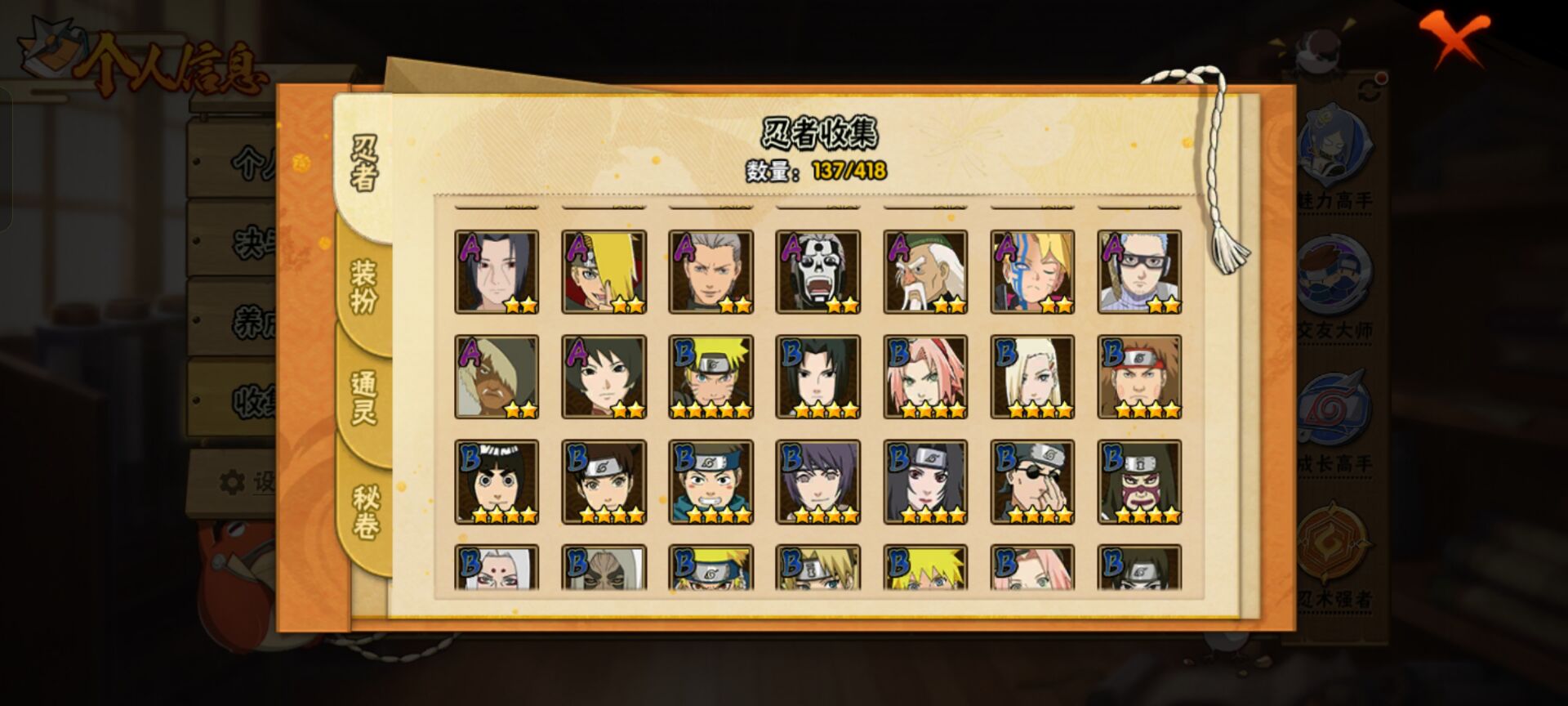
Task: Choose the blonde Deidara ninja portrait
Action: click(604, 272)
